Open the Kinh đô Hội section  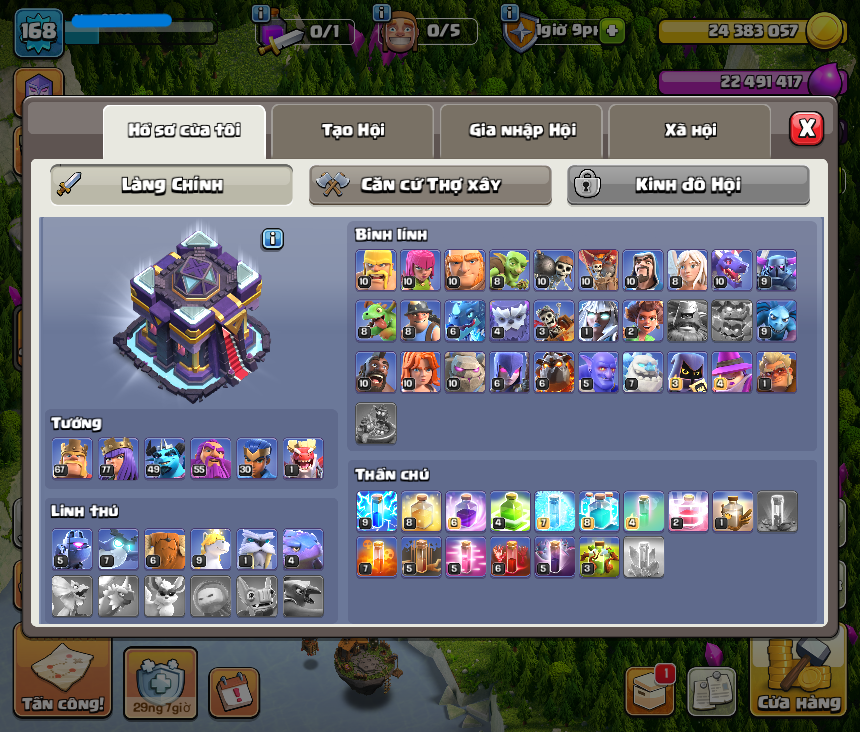coord(688,185)
